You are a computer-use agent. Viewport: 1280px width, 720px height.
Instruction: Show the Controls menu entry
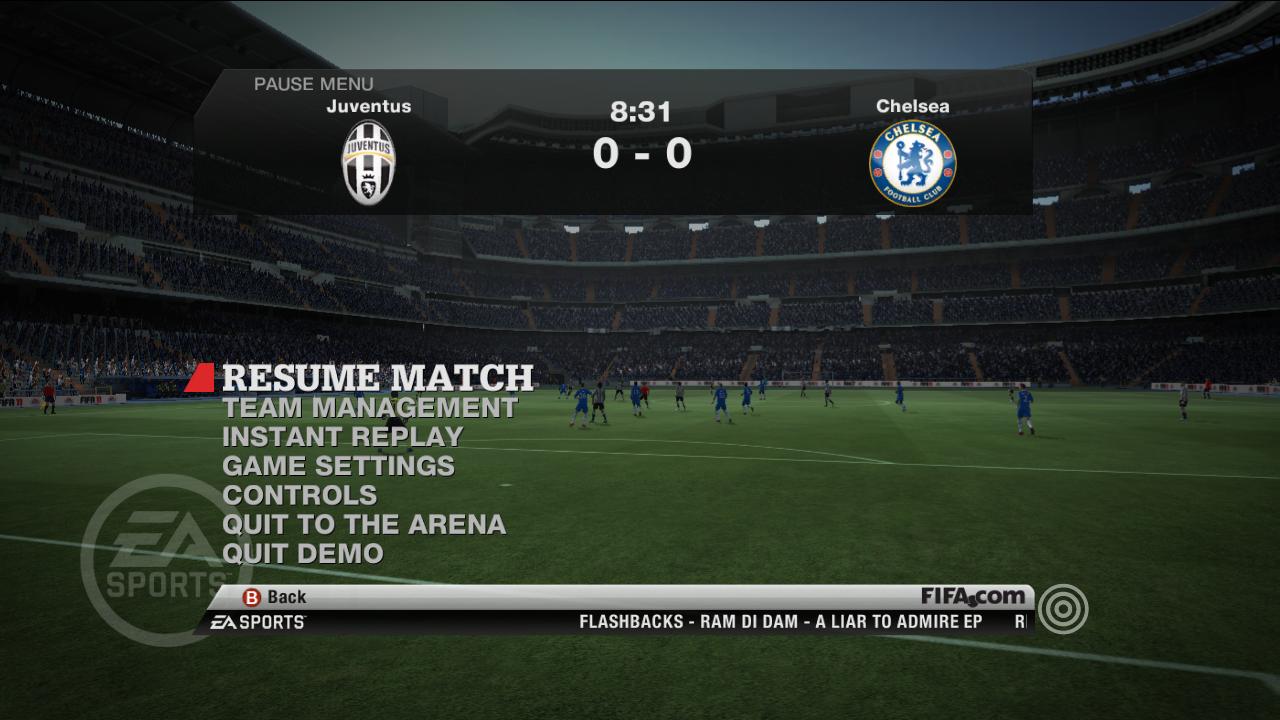[x=299, y=495]
